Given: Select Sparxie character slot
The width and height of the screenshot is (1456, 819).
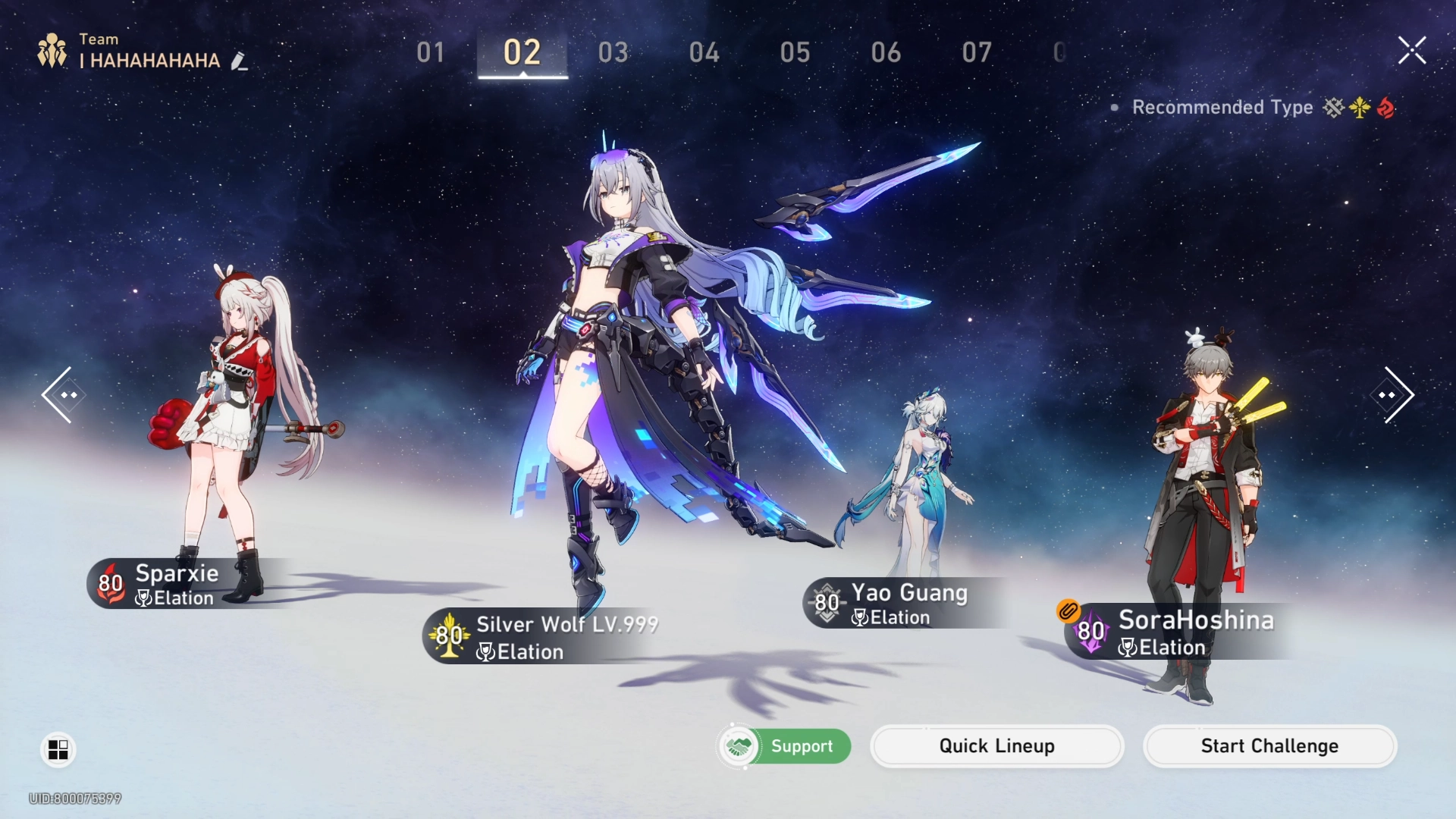Looking at the screenshot, I should coord(220,425).
